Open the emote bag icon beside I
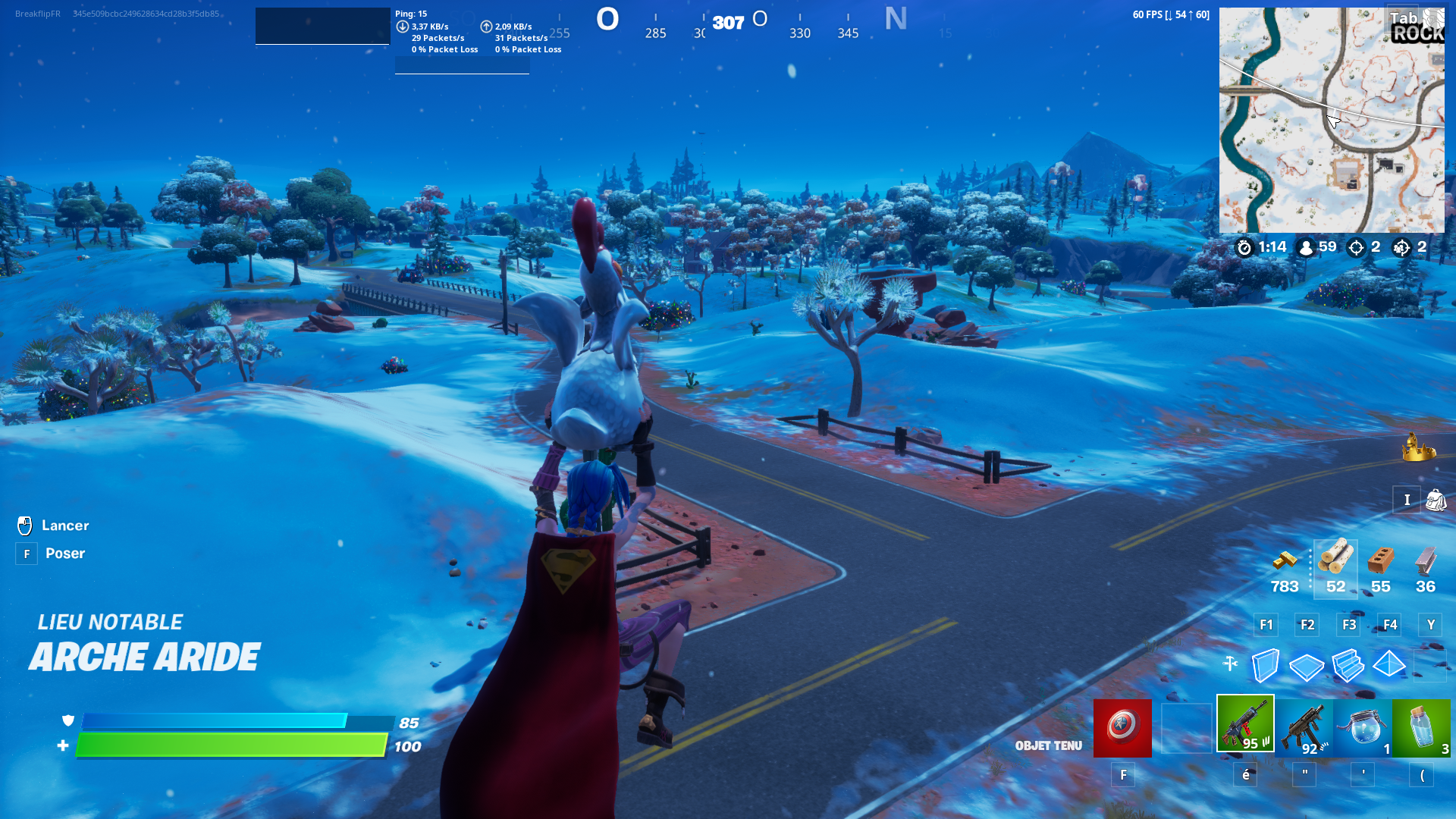Image resolution: width=1456 pixels, height=819 pixels. pyautogui.click(x=1436, y=500)
